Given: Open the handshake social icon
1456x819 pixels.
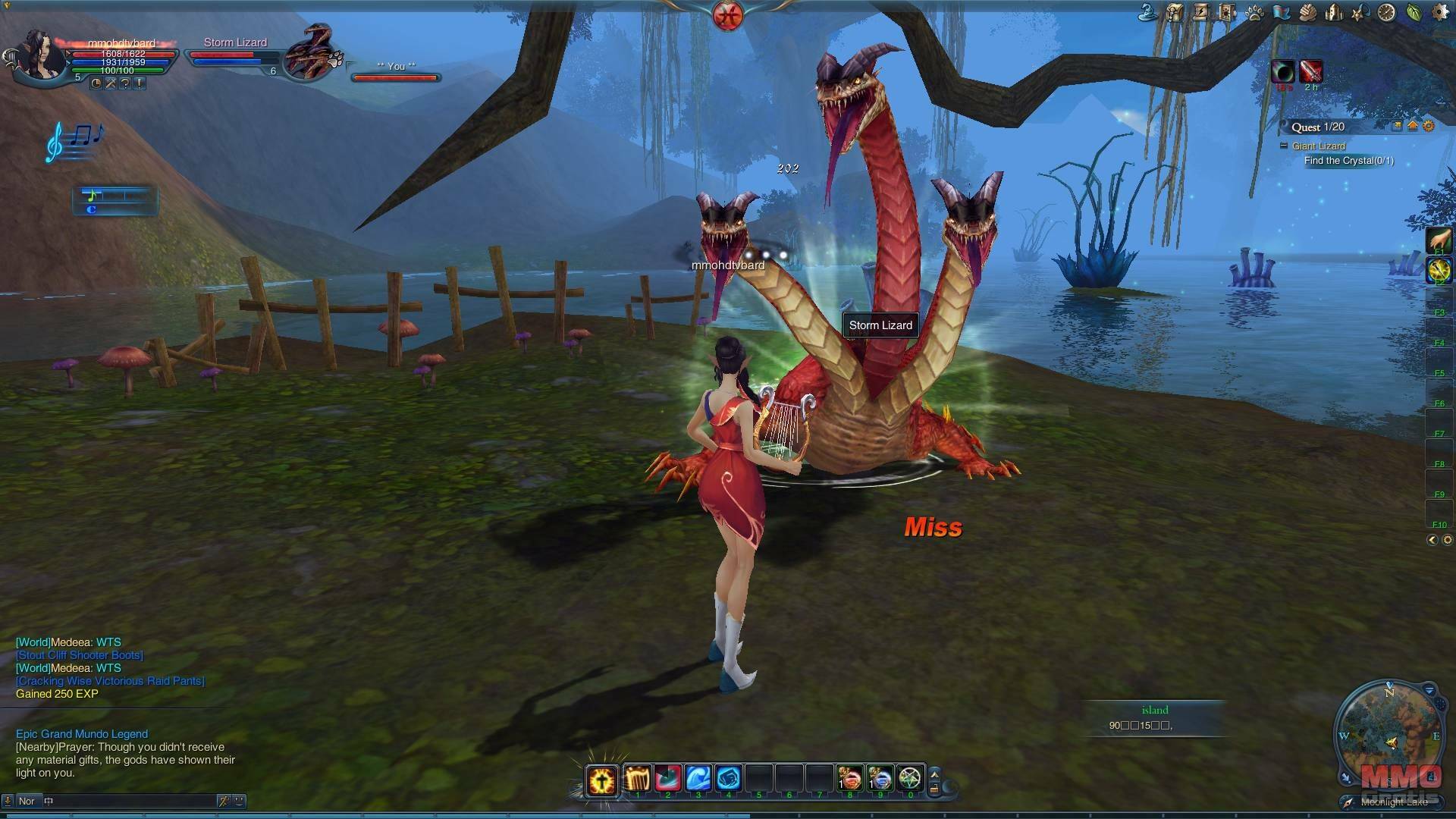Looking at the screenshot, I should (1307, 13).
